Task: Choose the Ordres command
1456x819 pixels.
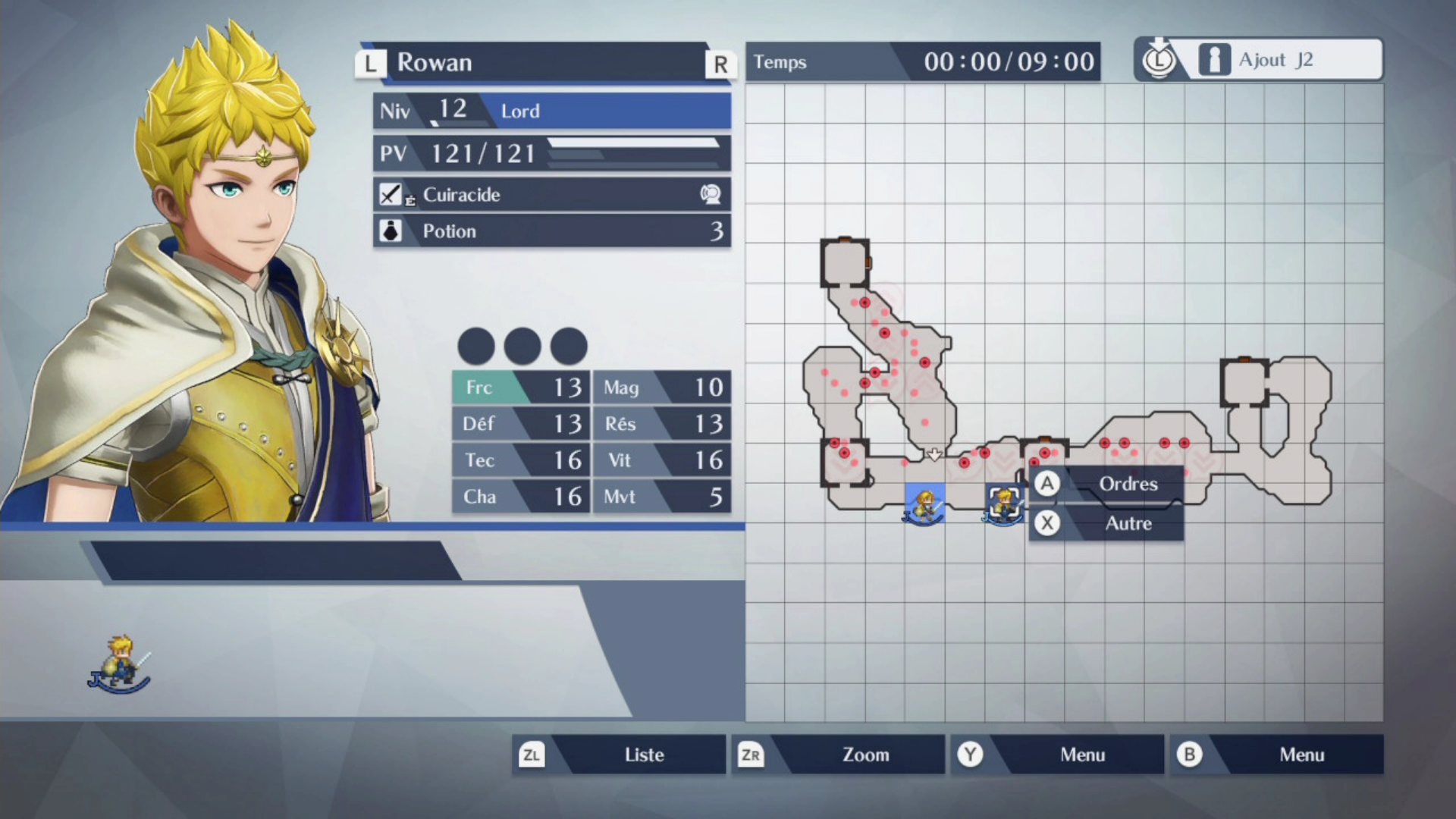Action: [1106, 484]
